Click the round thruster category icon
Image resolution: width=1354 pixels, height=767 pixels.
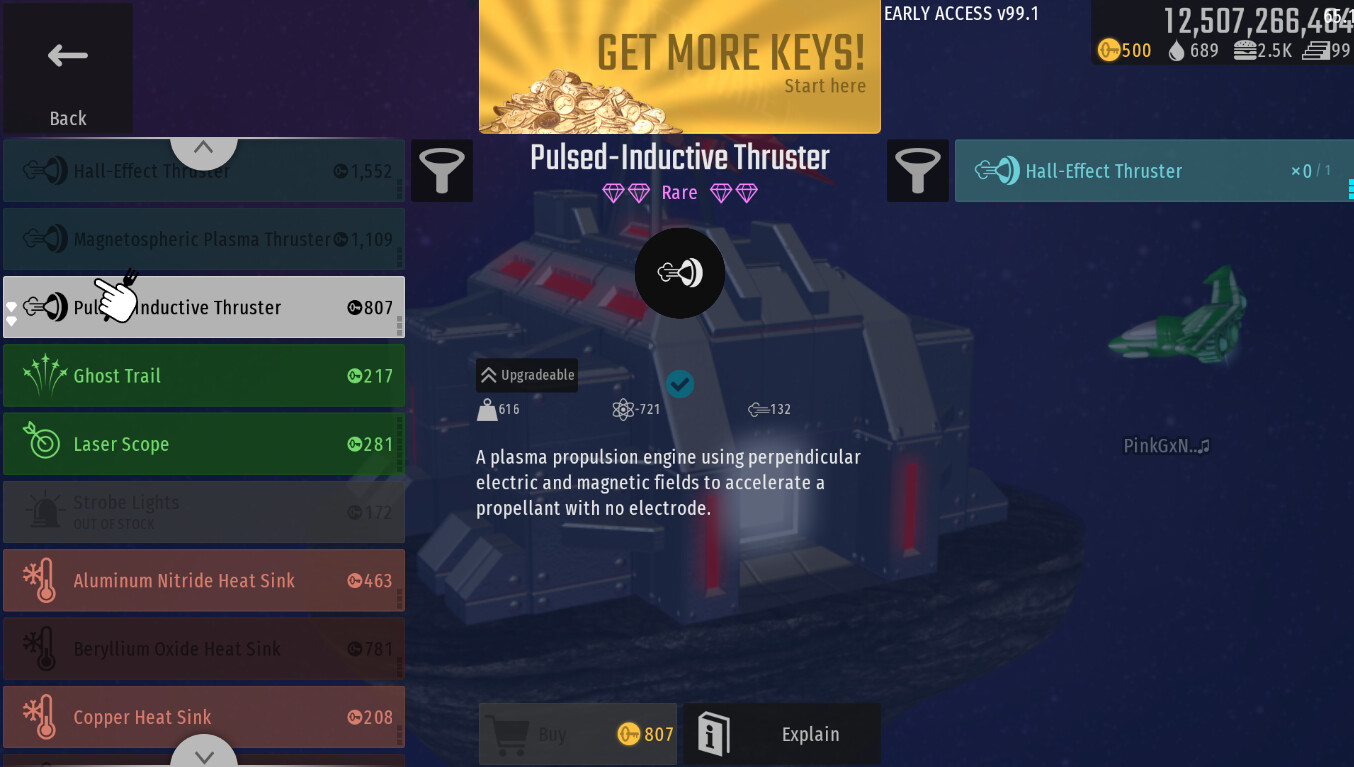680,273
